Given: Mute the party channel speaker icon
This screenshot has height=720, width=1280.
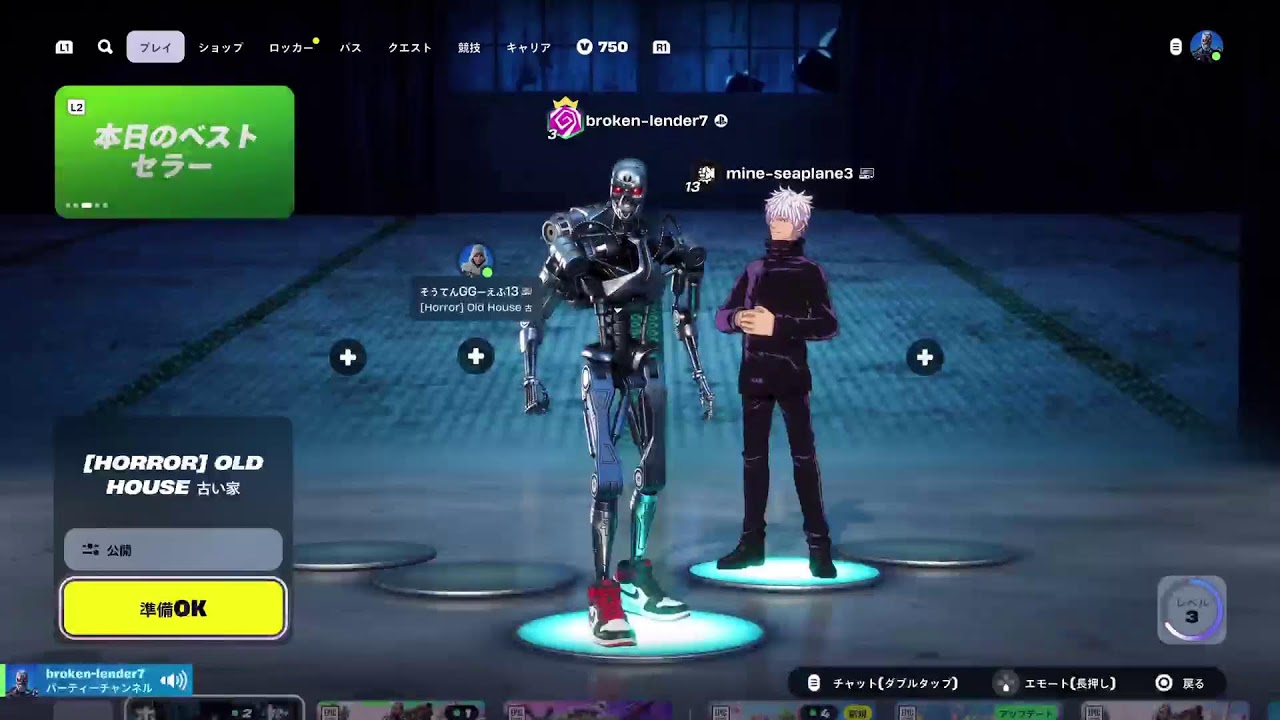Looking at the screenshot, I should (174, 678).
